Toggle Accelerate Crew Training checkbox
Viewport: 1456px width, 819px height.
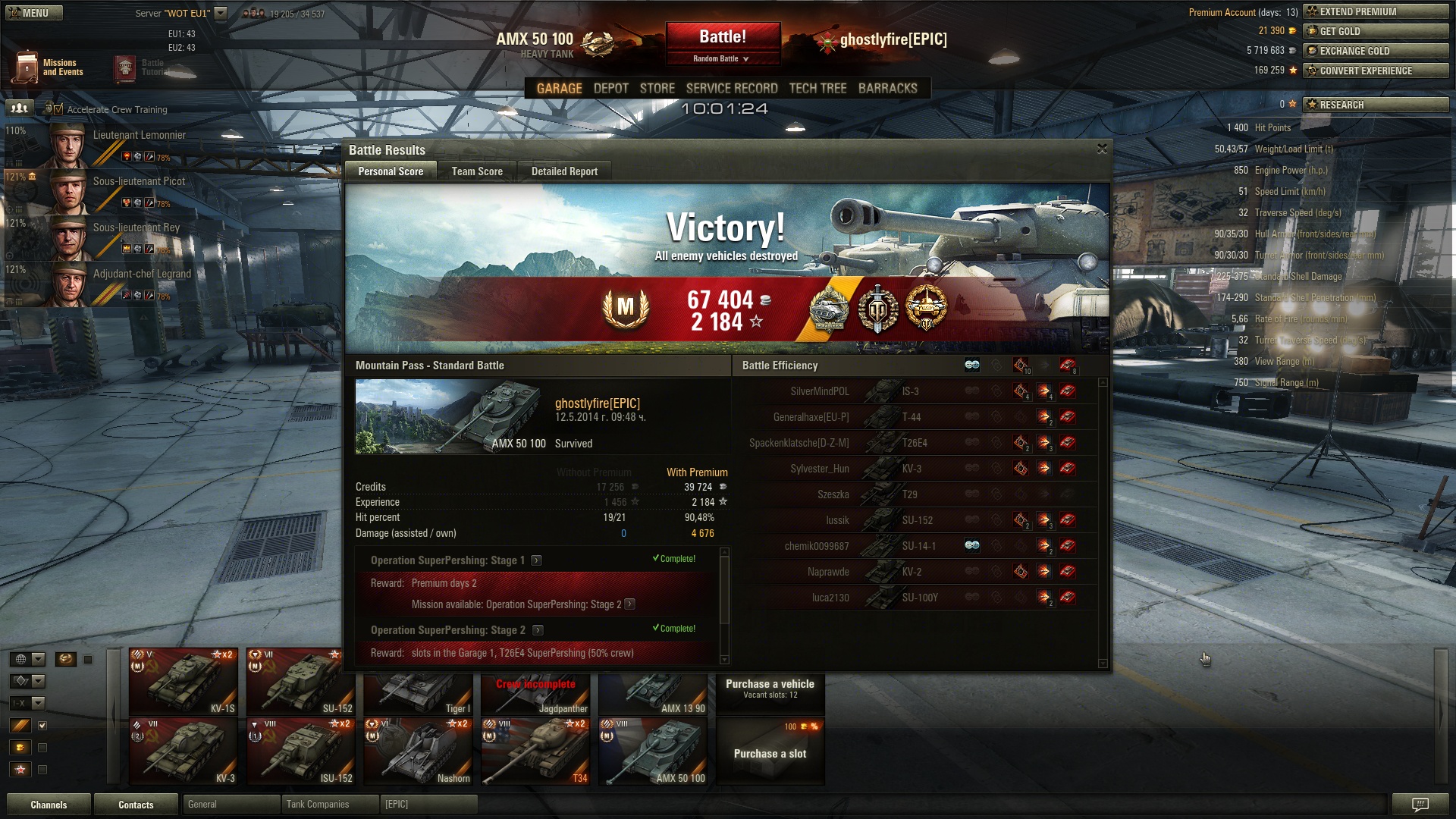[x=58, y=109]
